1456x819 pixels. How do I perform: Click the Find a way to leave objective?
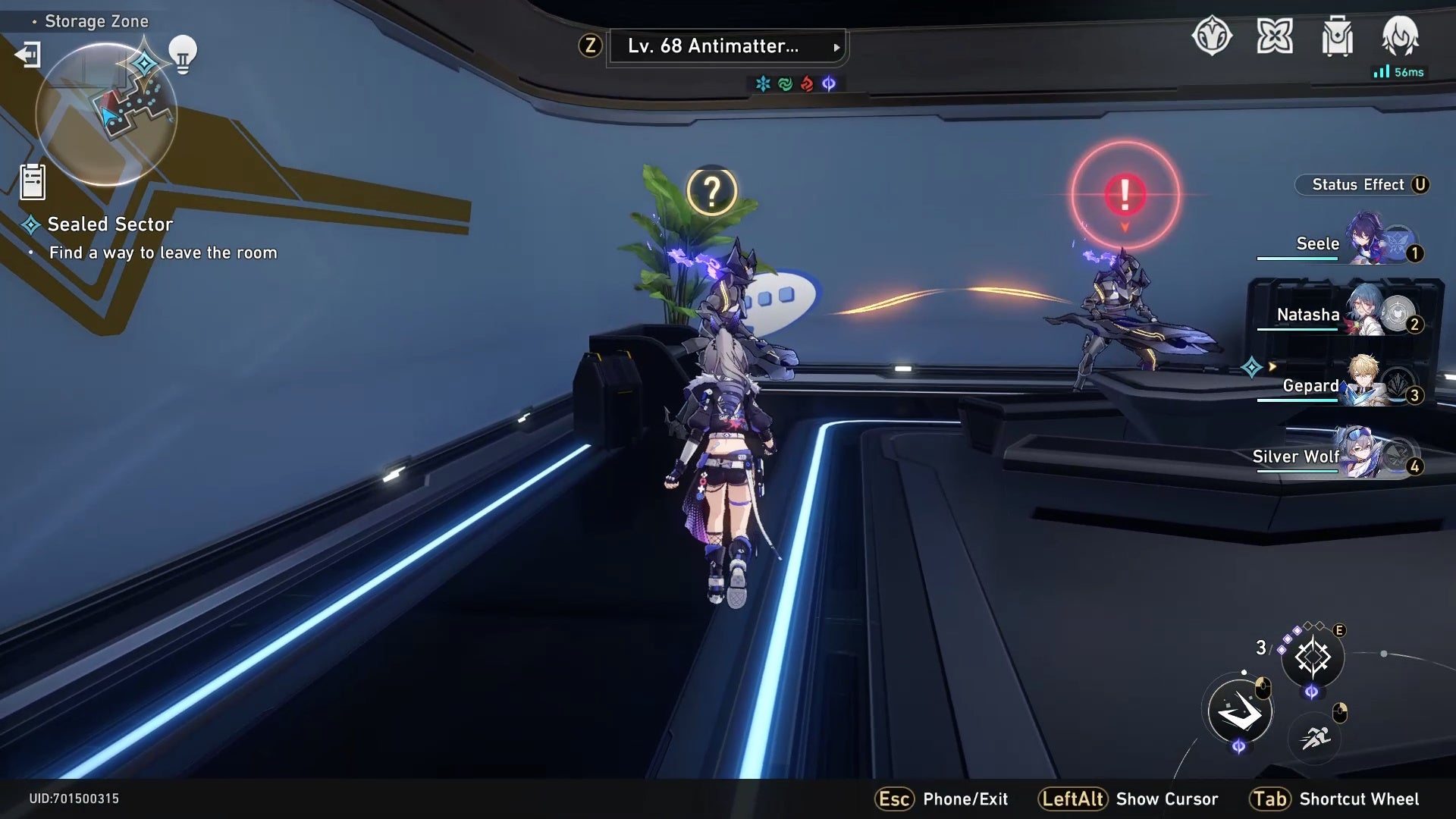click(164, 253)
